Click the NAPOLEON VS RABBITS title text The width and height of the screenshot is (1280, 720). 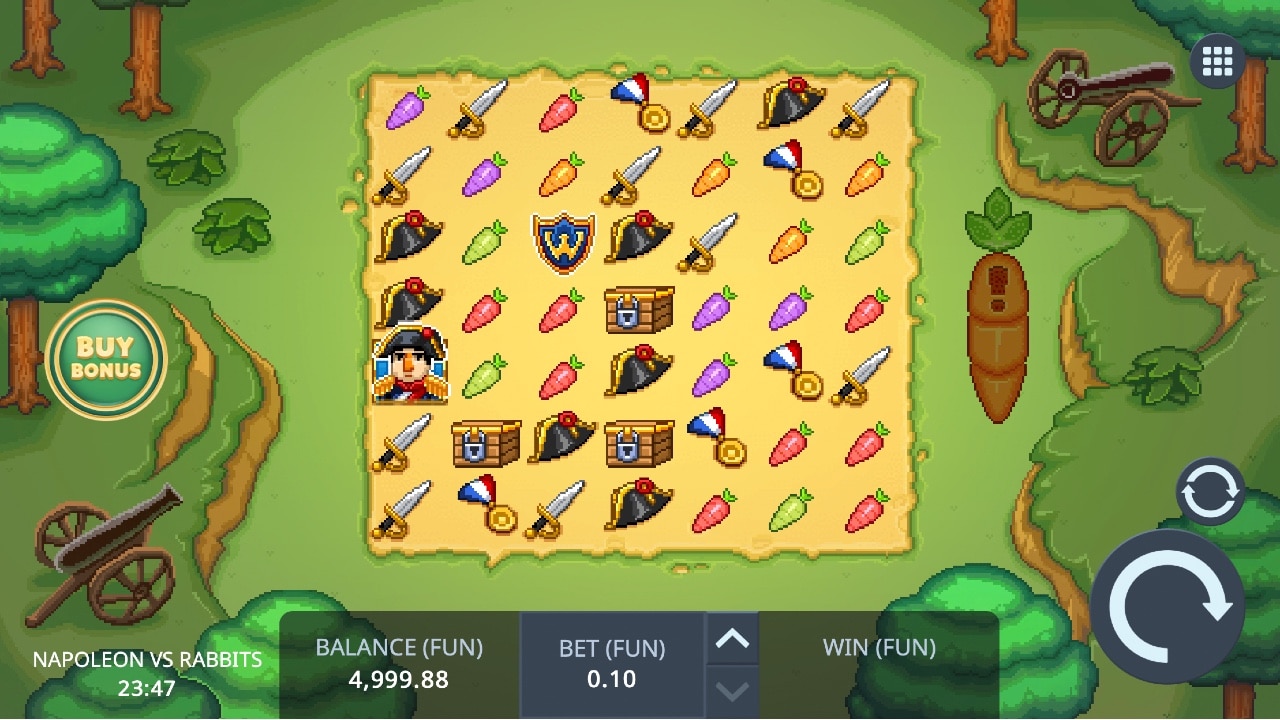[x=146, y=660]
